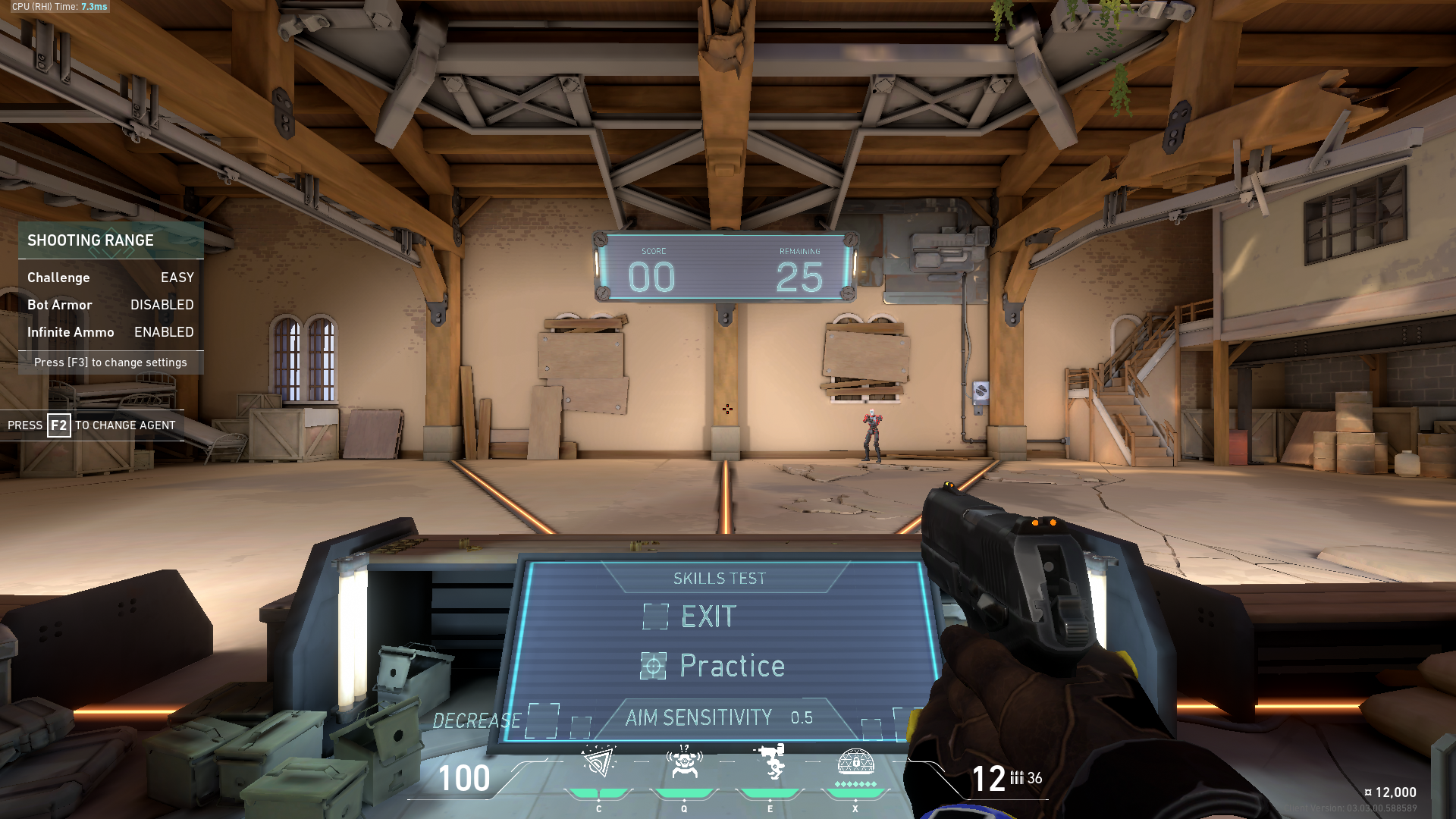Choose the Turret ability icon
The height and width of the screenshot is (819, 1456).
pyautogui.click(x=770, y=761)
